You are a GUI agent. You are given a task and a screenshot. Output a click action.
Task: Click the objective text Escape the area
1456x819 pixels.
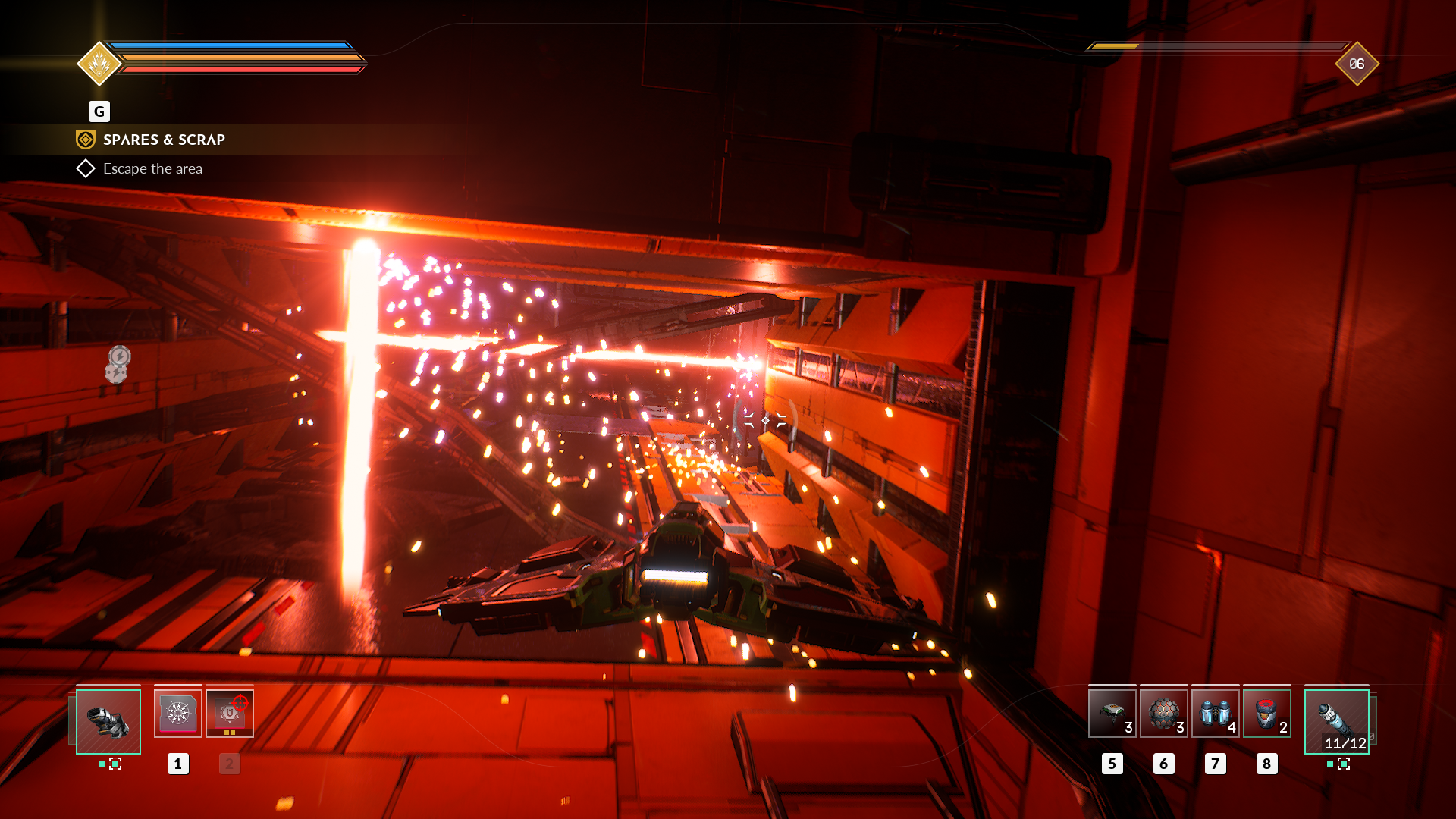[x=152, y=168]
